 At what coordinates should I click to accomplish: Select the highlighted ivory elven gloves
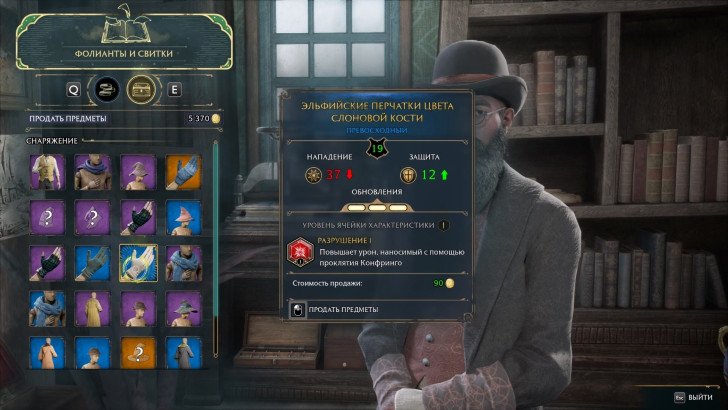point(135,261)
